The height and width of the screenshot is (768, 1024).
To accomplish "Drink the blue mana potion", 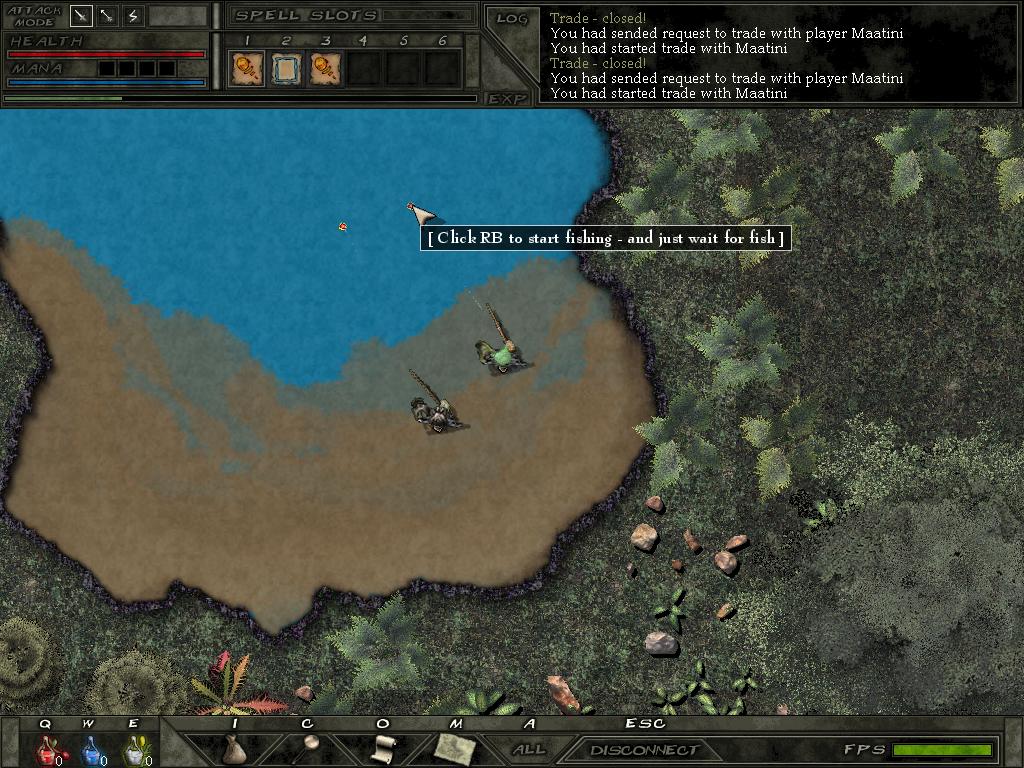I will tap(90, 749).
